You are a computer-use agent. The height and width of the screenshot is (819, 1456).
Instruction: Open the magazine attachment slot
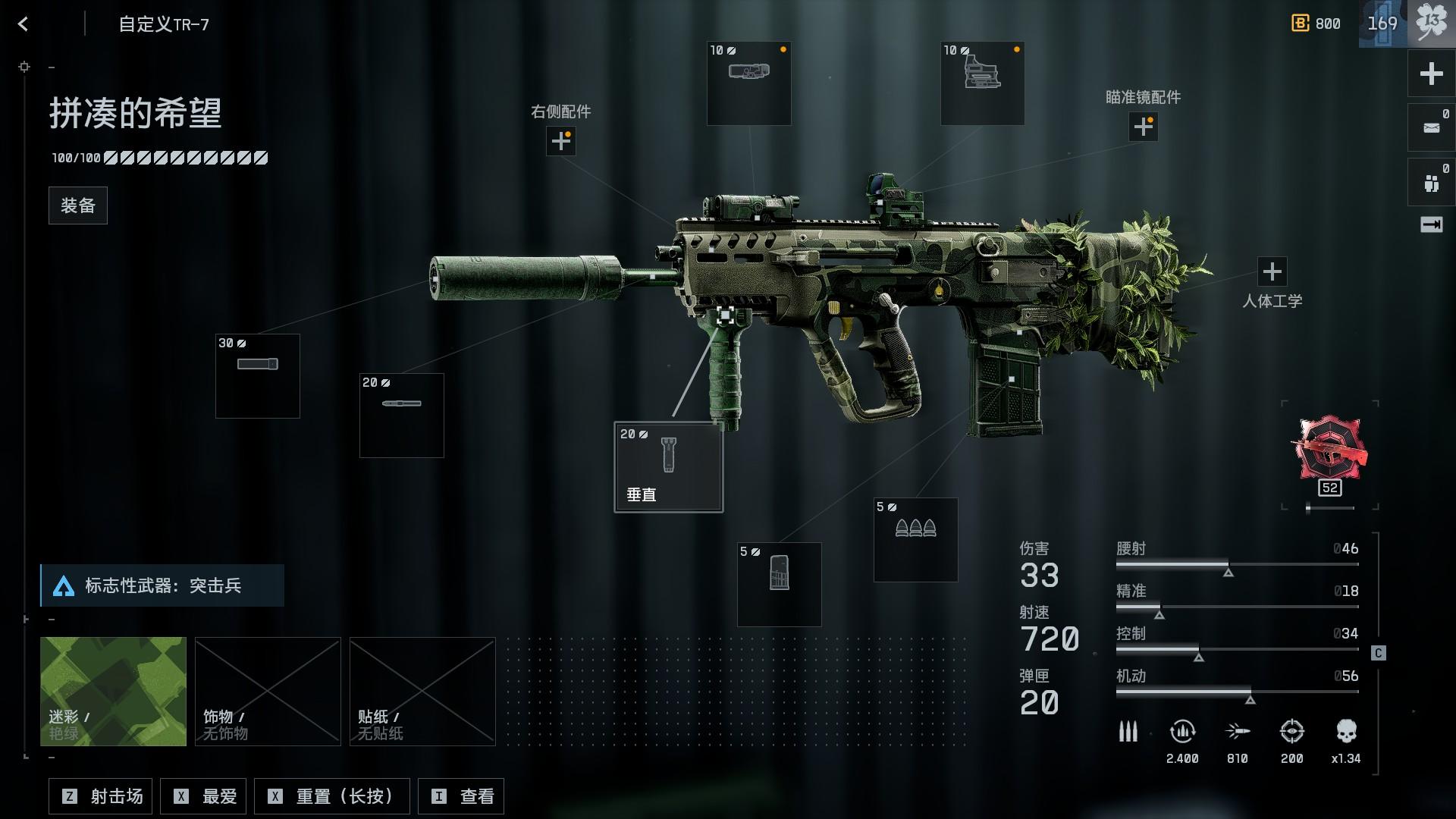[780, 585]
